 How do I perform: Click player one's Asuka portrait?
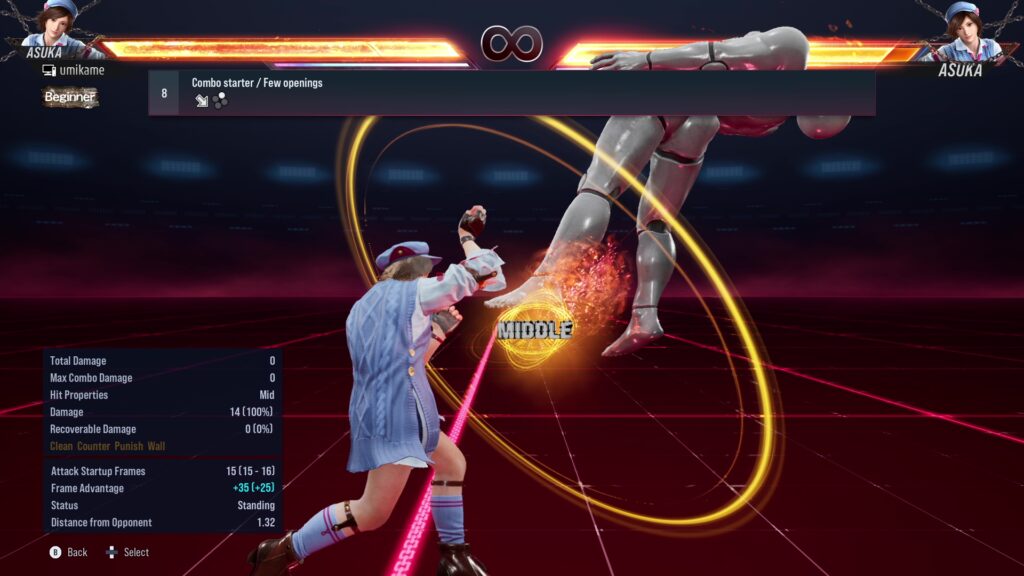click(60, 24)
